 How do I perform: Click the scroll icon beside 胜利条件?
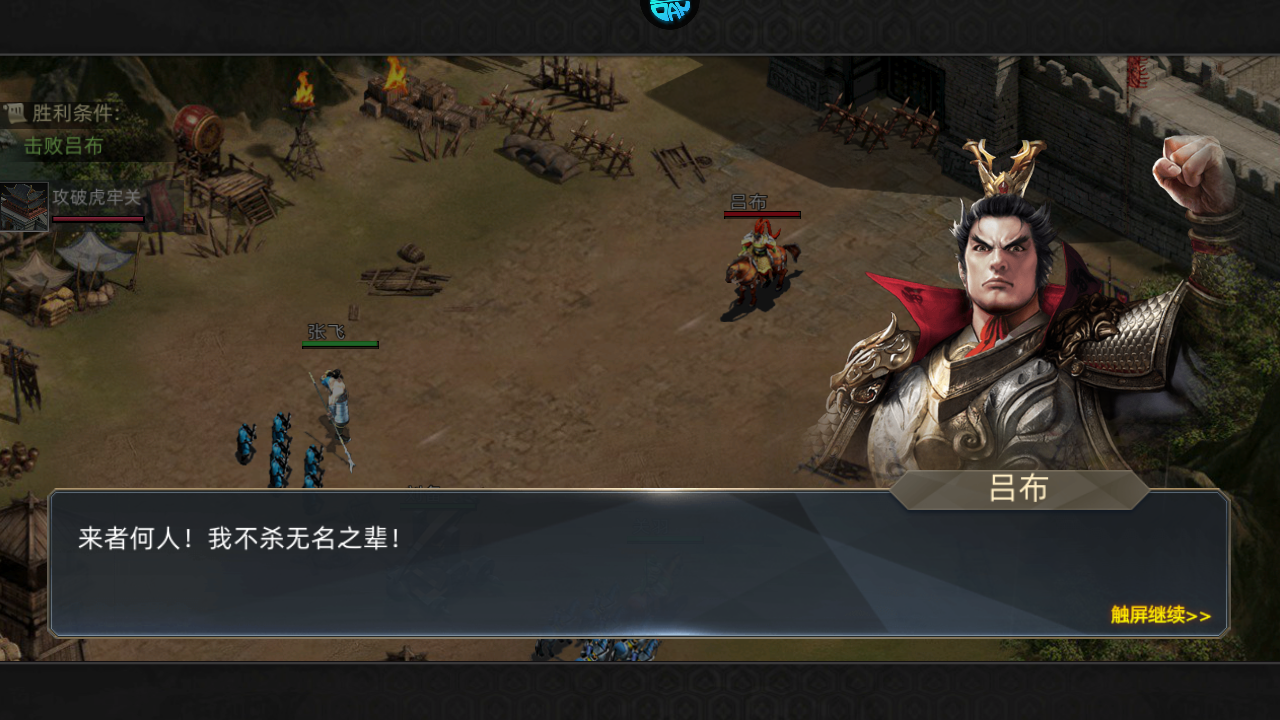14,112
